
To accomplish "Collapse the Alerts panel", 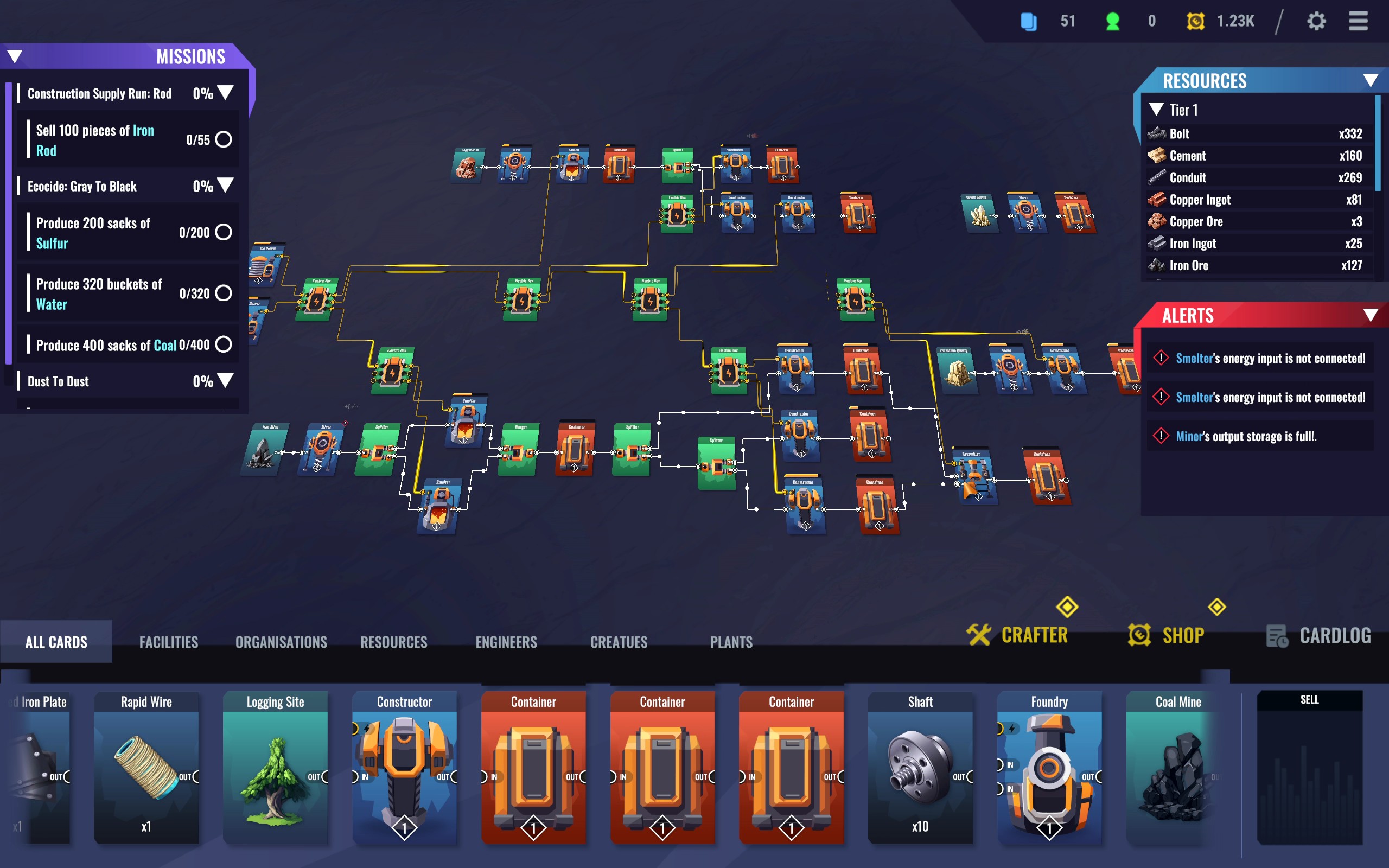I will click(x=1371, y=315).
